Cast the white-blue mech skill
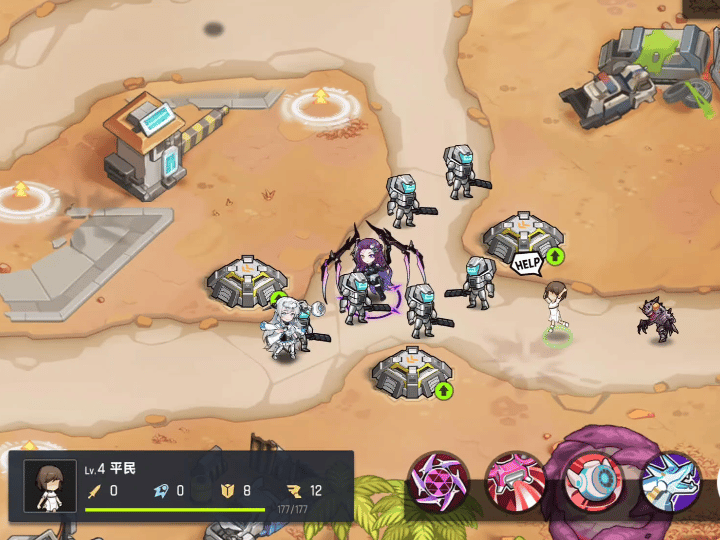 tap(670, 483)
